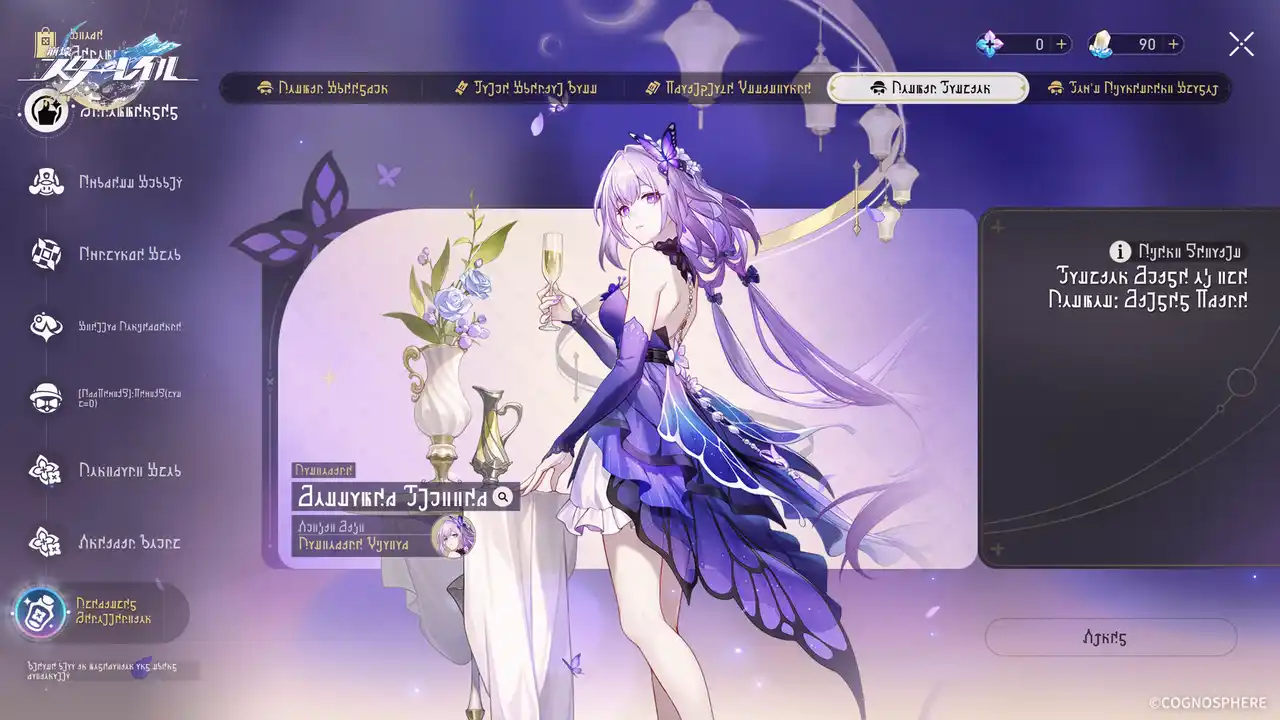Add more of the 90-count gold currency
Viewport: 1280px width, 720px height.
click(1174, 44)
